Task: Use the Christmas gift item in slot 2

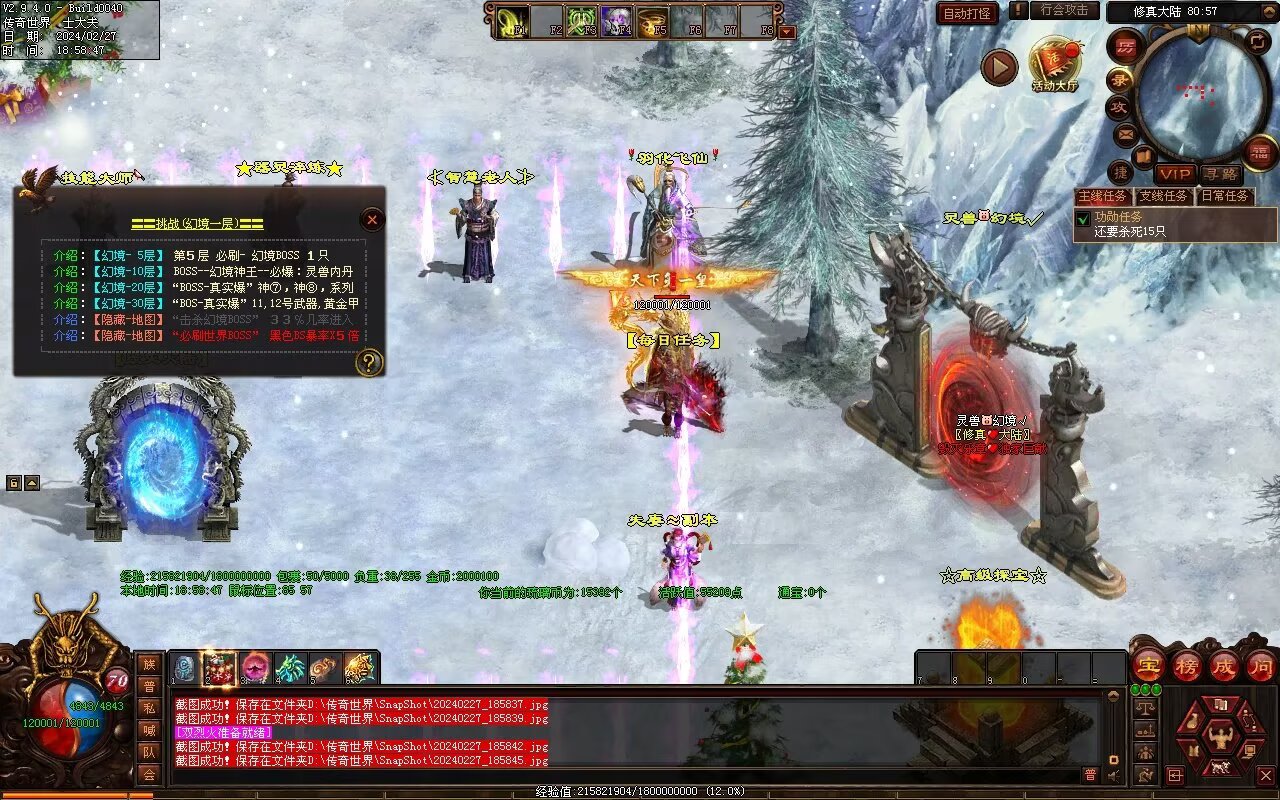Action: pos(220,667)
